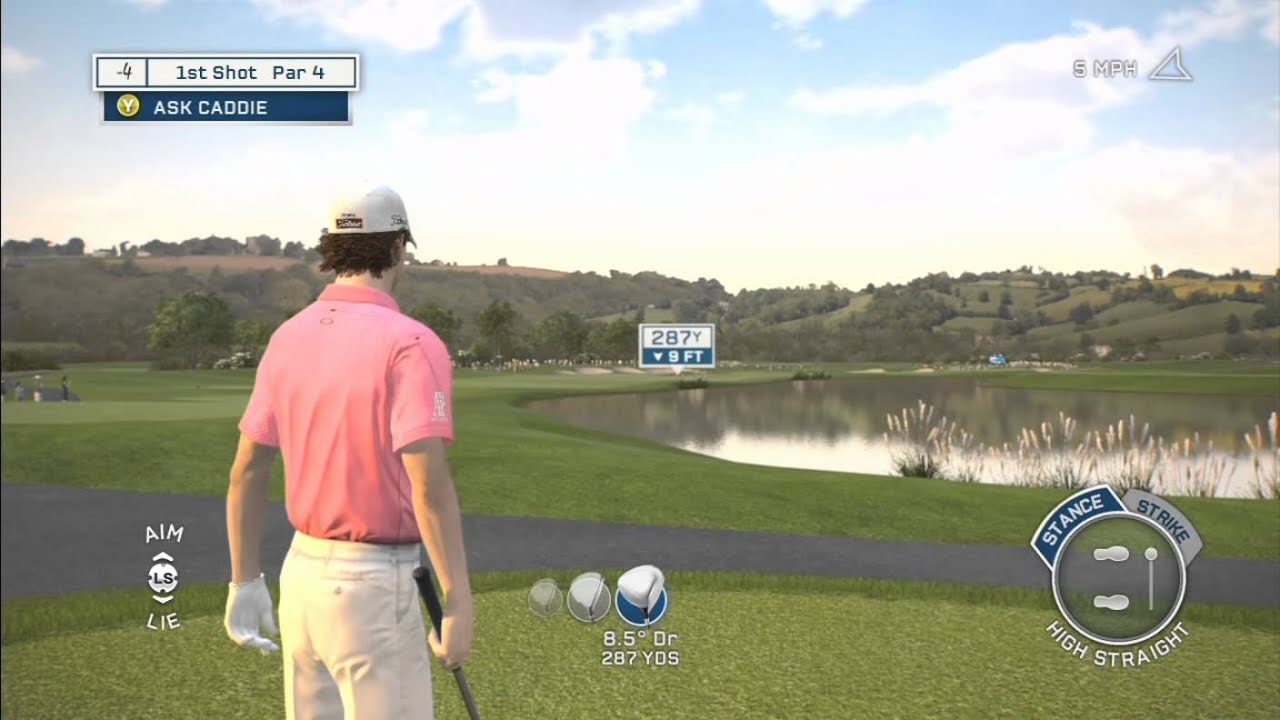Image resolution: width=1280 pixels, height=720 pixels.
Task: Choose the middle fairway wood club icon
Action: point(588,597)
